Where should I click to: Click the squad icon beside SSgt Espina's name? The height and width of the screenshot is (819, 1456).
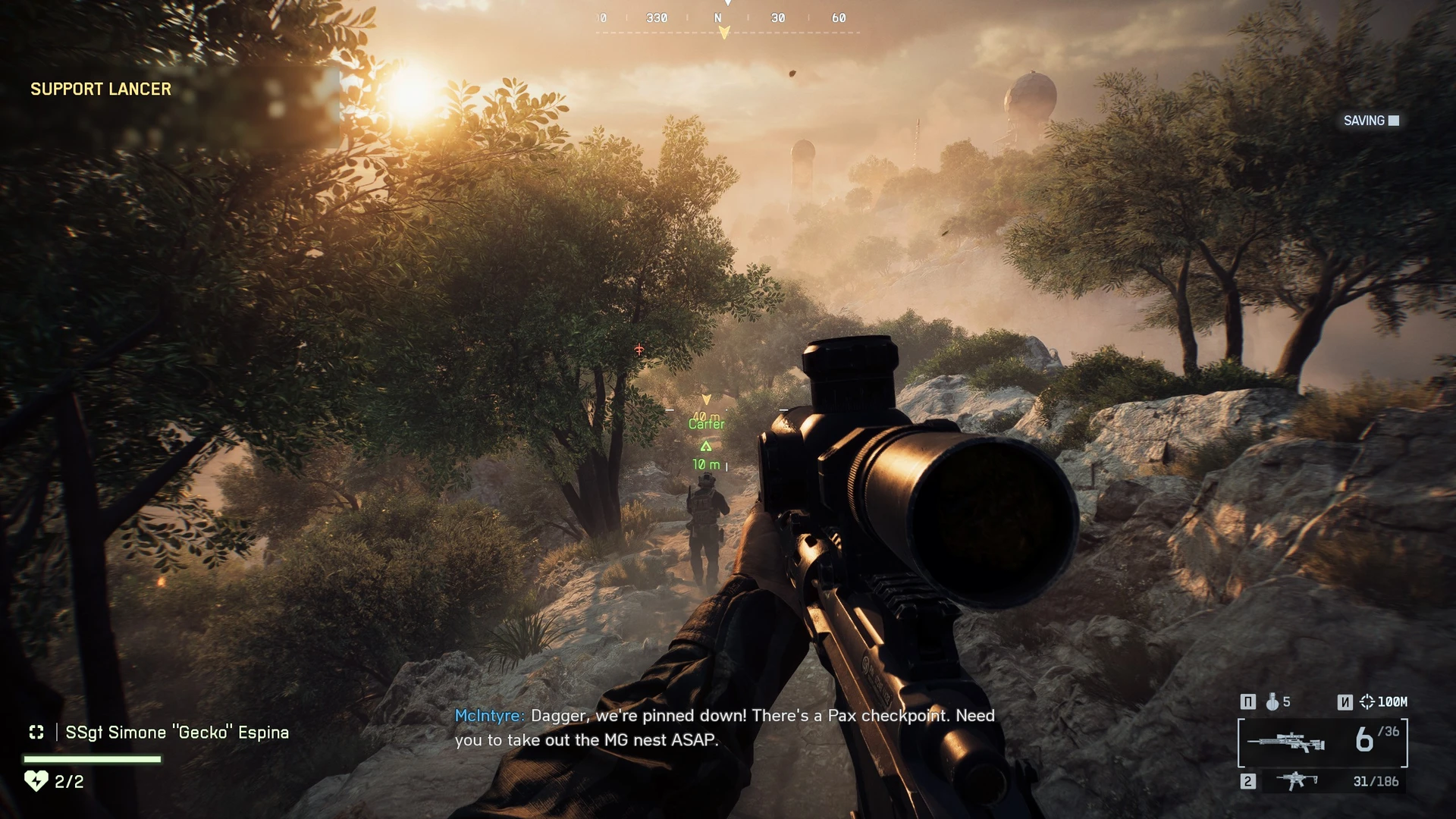[x=36, y=733]
